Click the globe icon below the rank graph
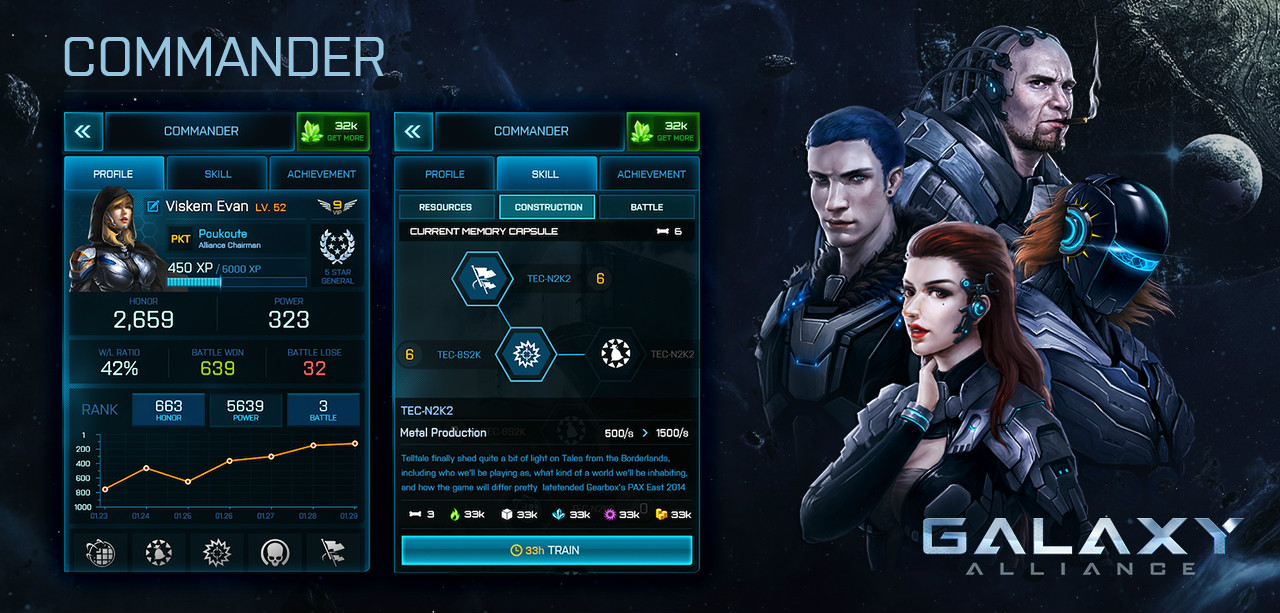This screenshot has height=613, width=1280. click(x=99, y=552)
